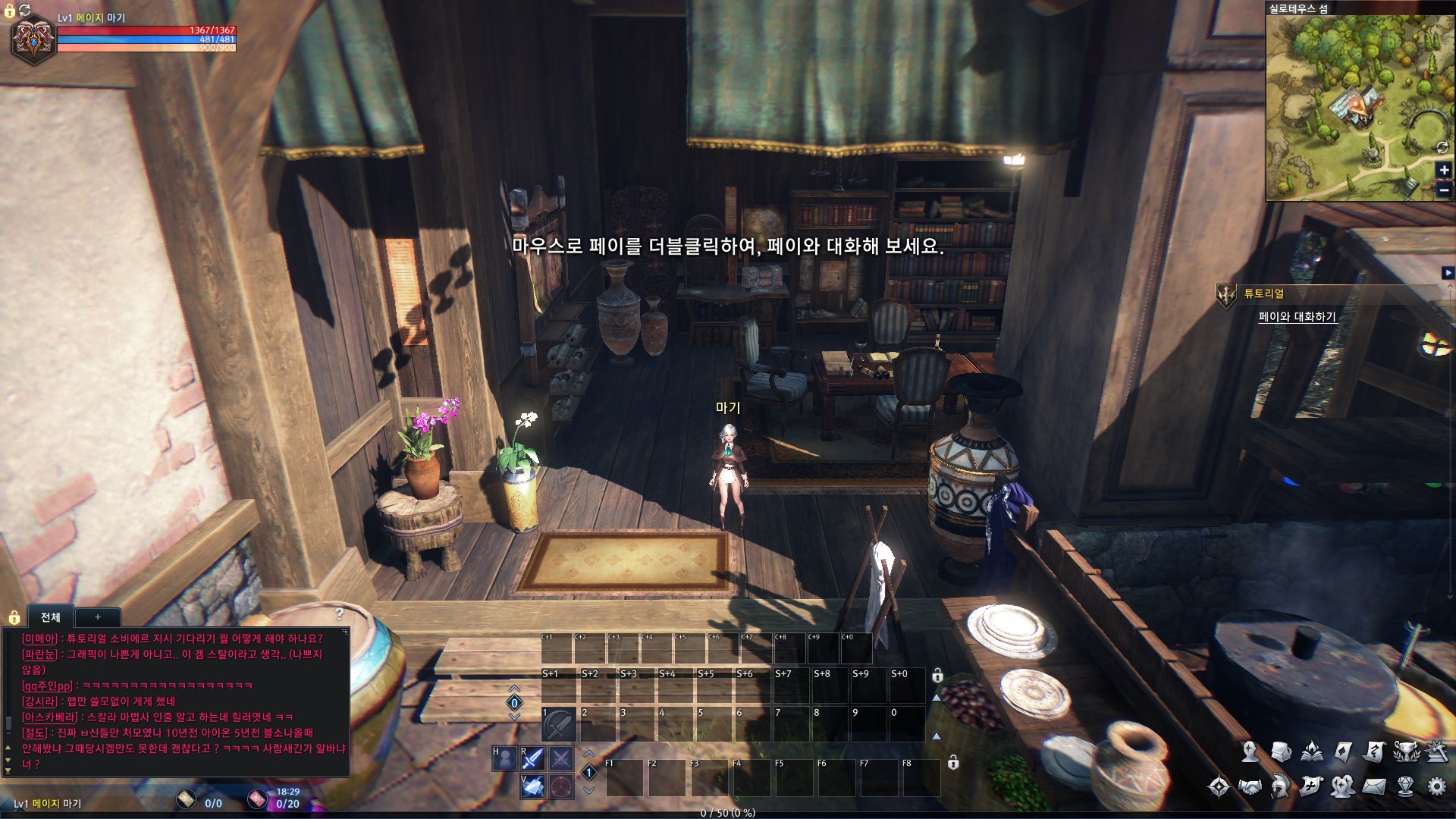The image size is (1456, 819).
Task: Activate the sword skill in slot 1
Action: pos(558,725)
